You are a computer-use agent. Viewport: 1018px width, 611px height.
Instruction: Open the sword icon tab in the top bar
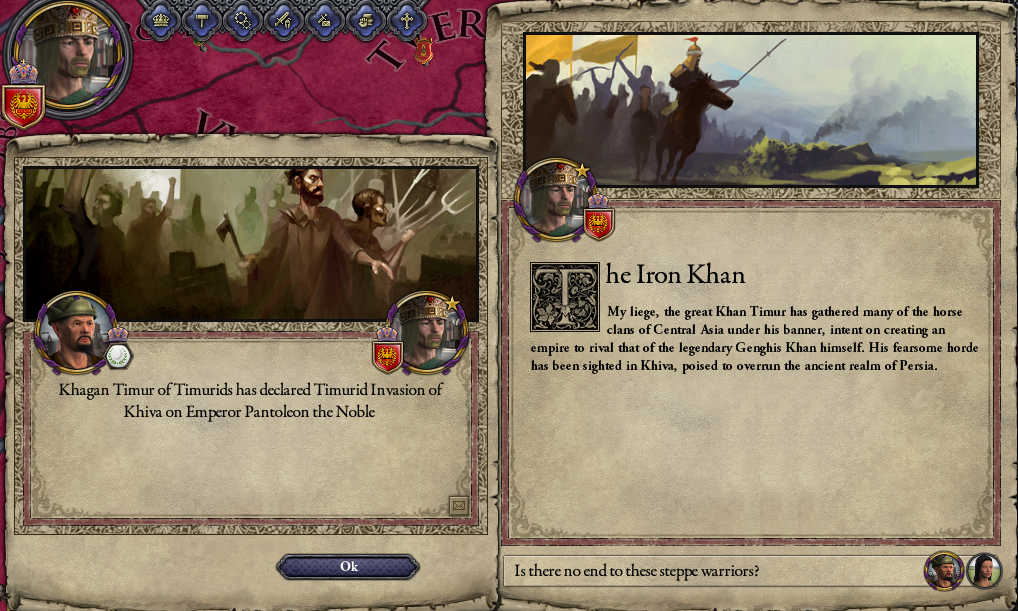(284, 19)
